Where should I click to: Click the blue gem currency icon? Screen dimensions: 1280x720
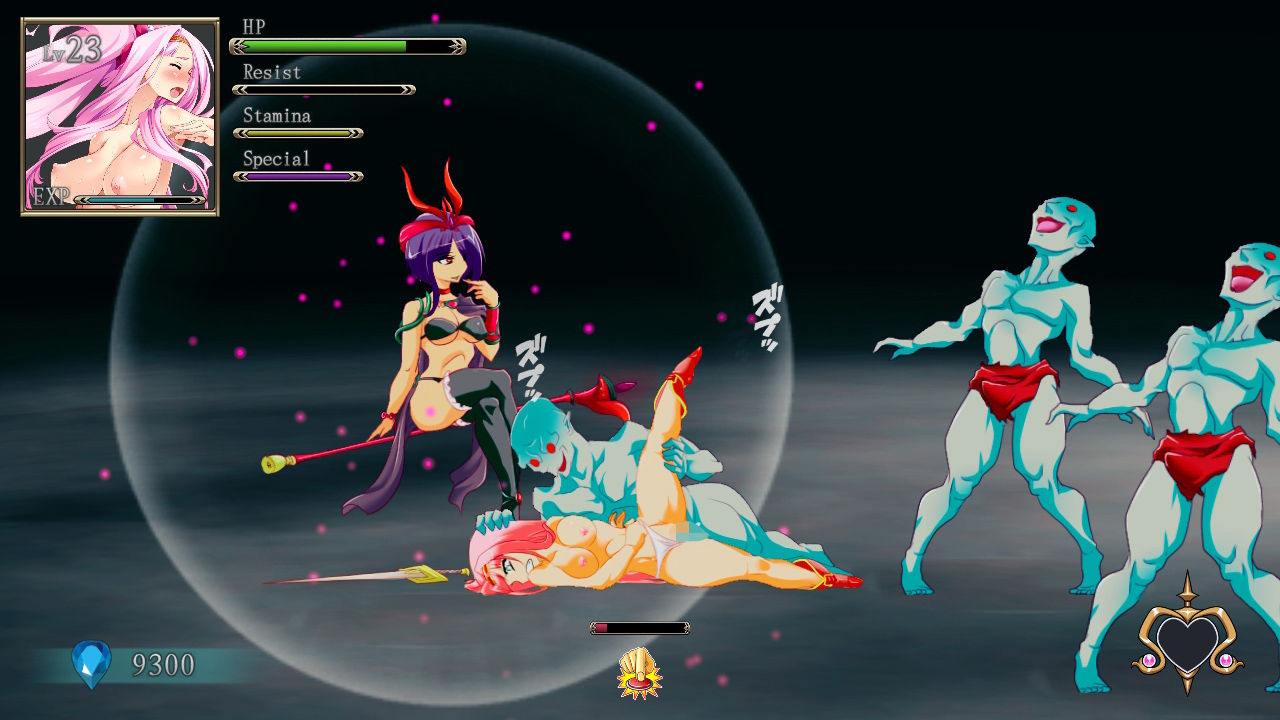pyautogui.click(x=90, y=664)
